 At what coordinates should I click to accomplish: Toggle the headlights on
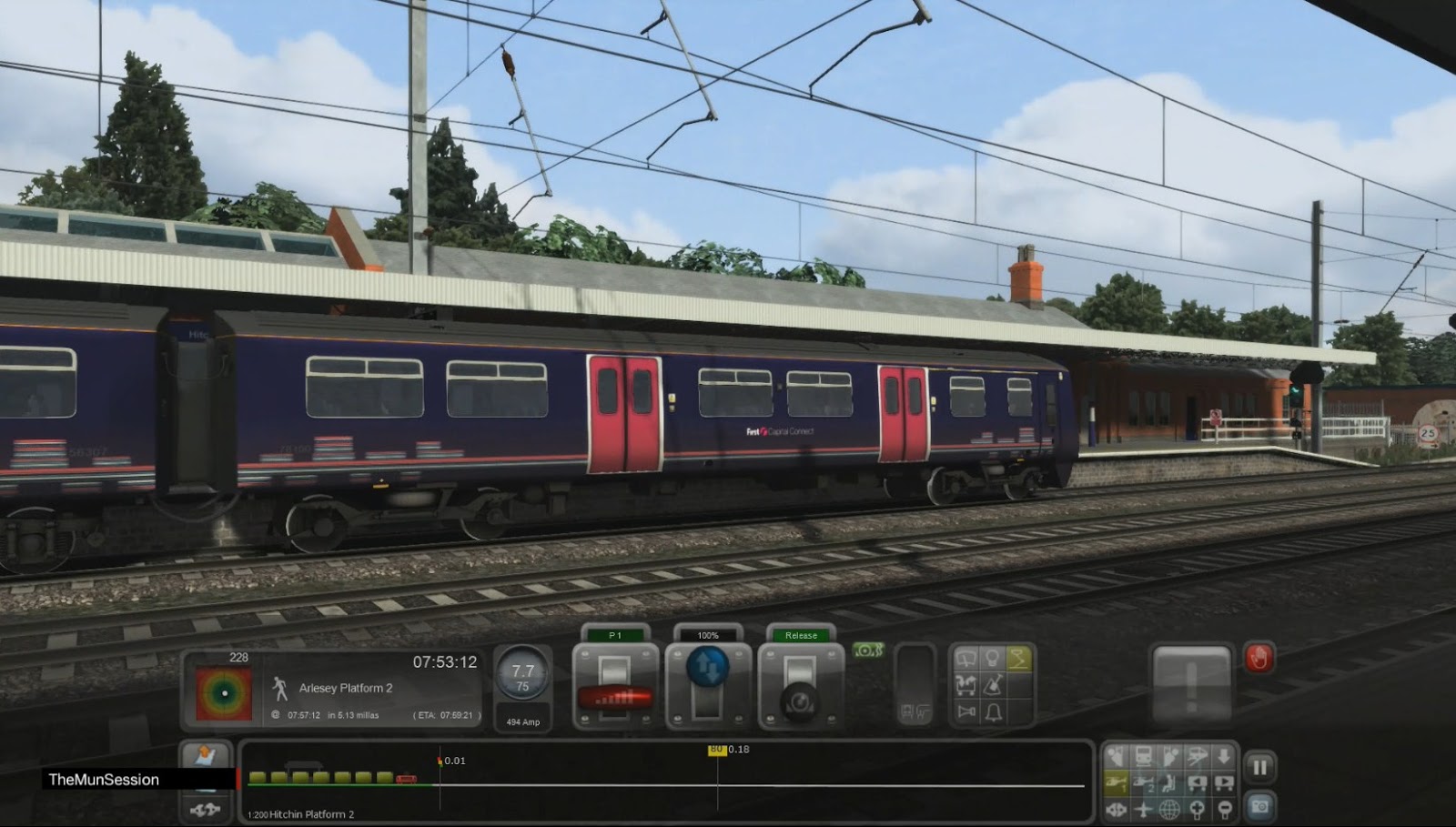[992, 657]
